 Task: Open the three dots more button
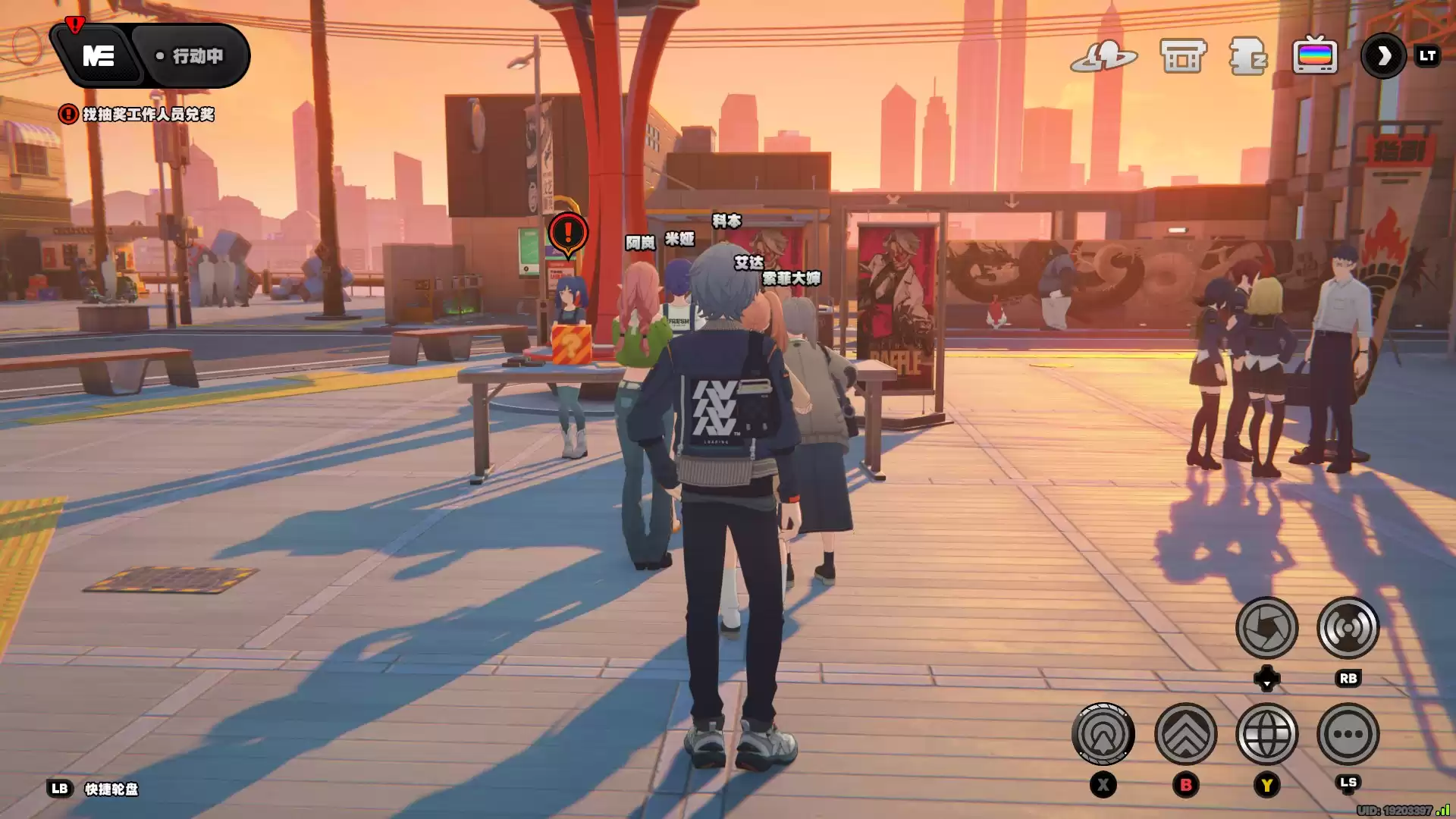point(1348,734)
